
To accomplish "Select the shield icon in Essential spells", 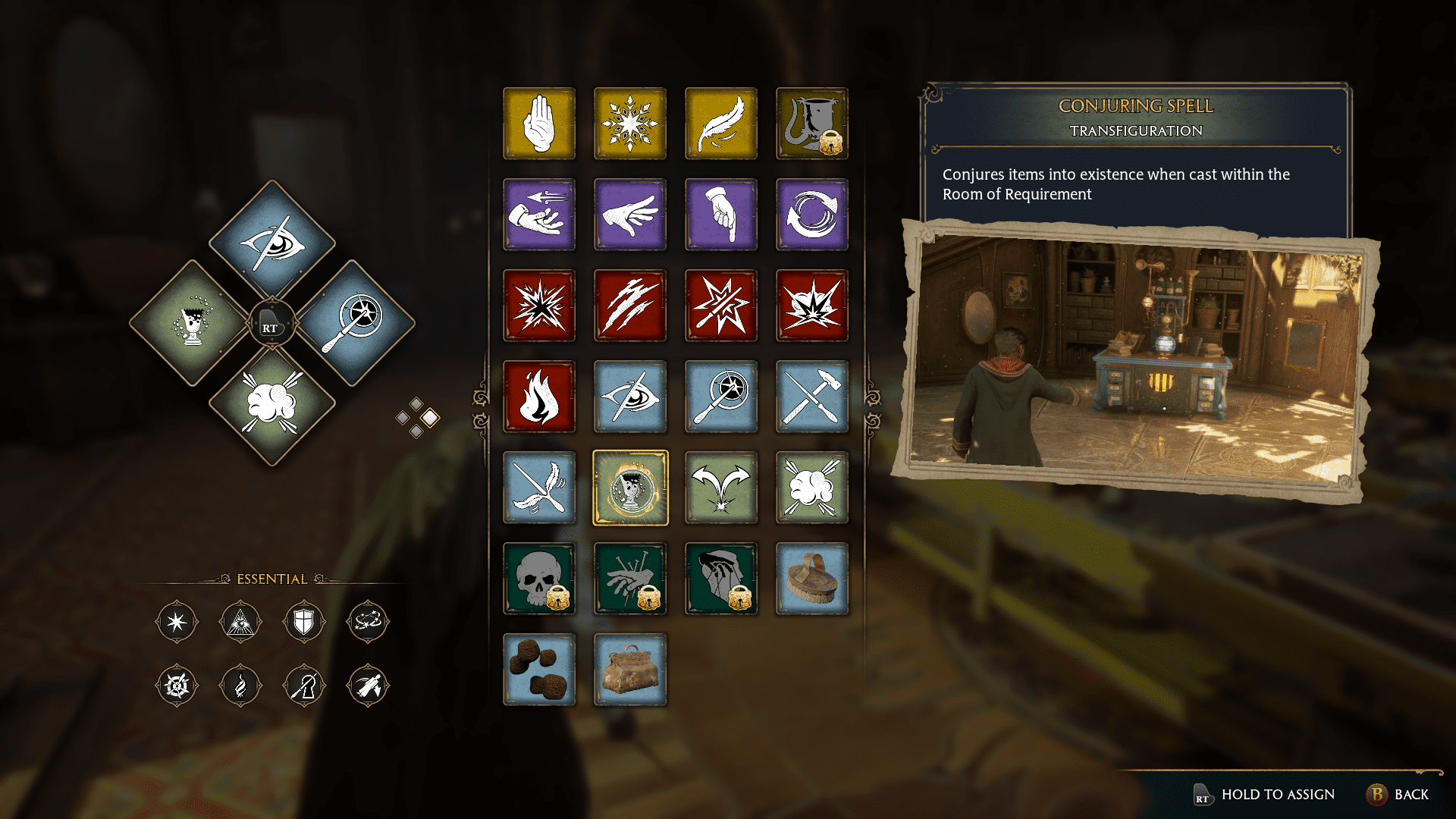I will tap(304, 622).
